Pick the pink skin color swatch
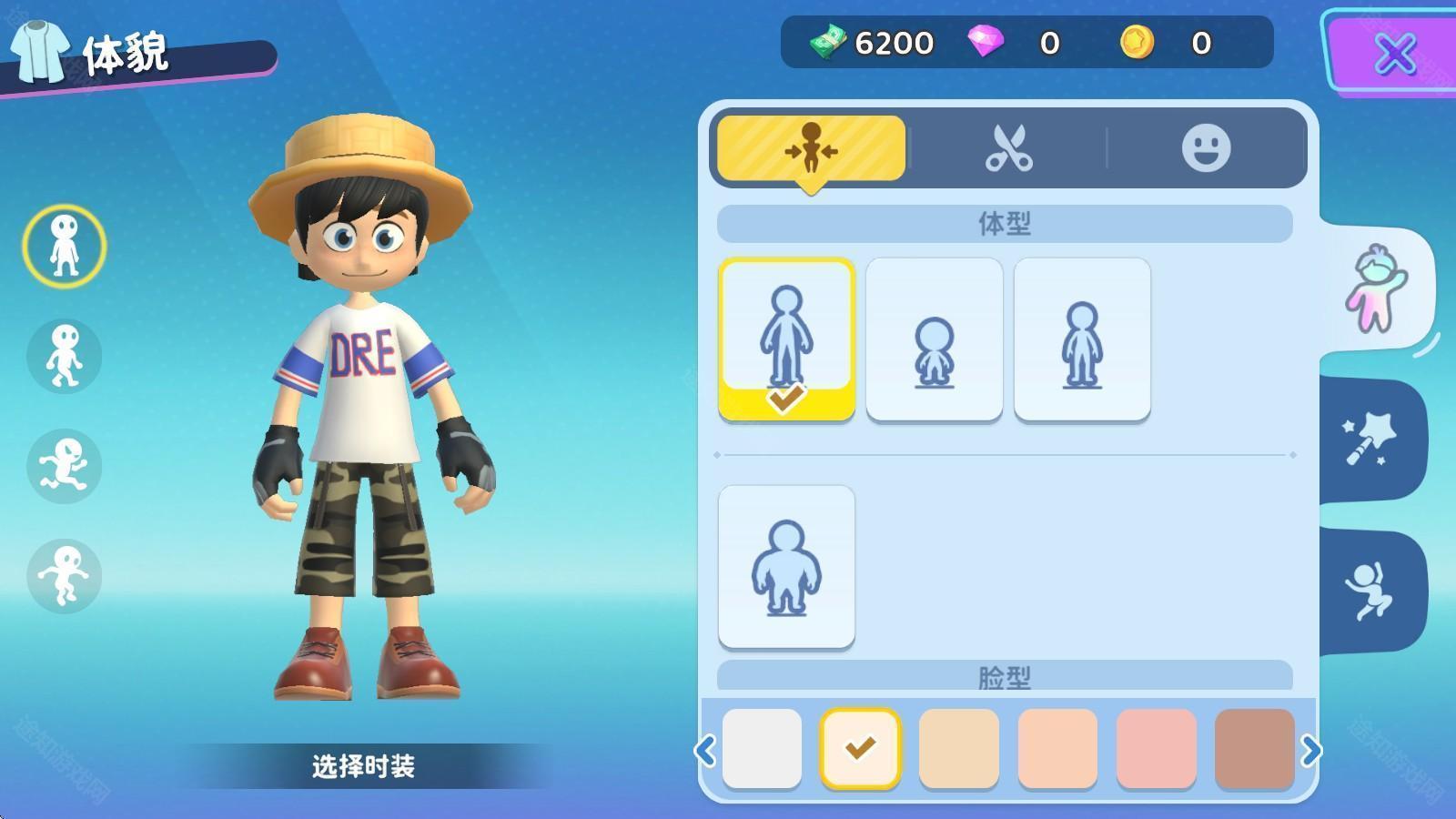The height and width of the screenshot is (819, 1456). click(x=1156, y=748)
